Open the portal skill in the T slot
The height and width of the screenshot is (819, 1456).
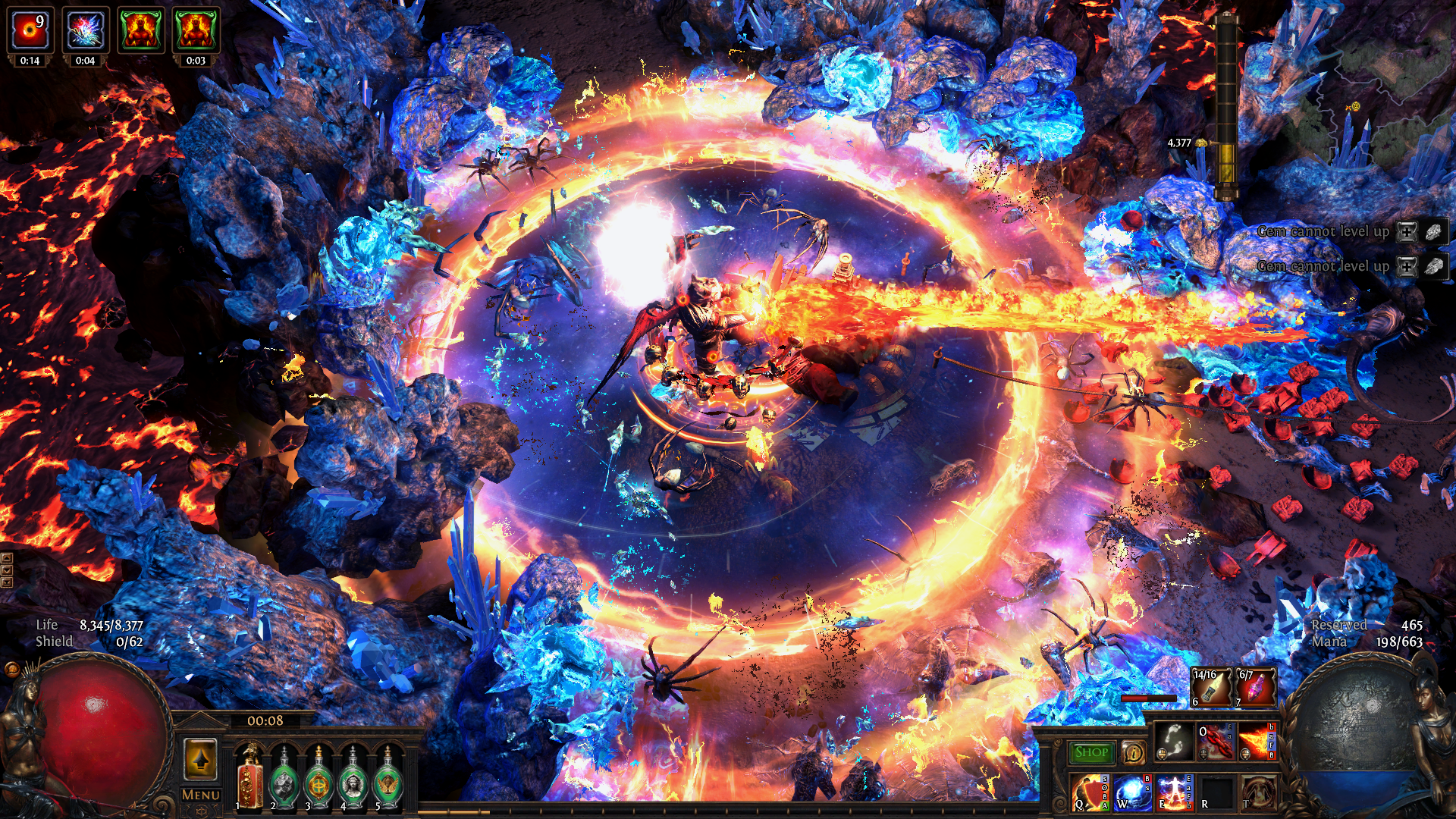point(1259,793)
